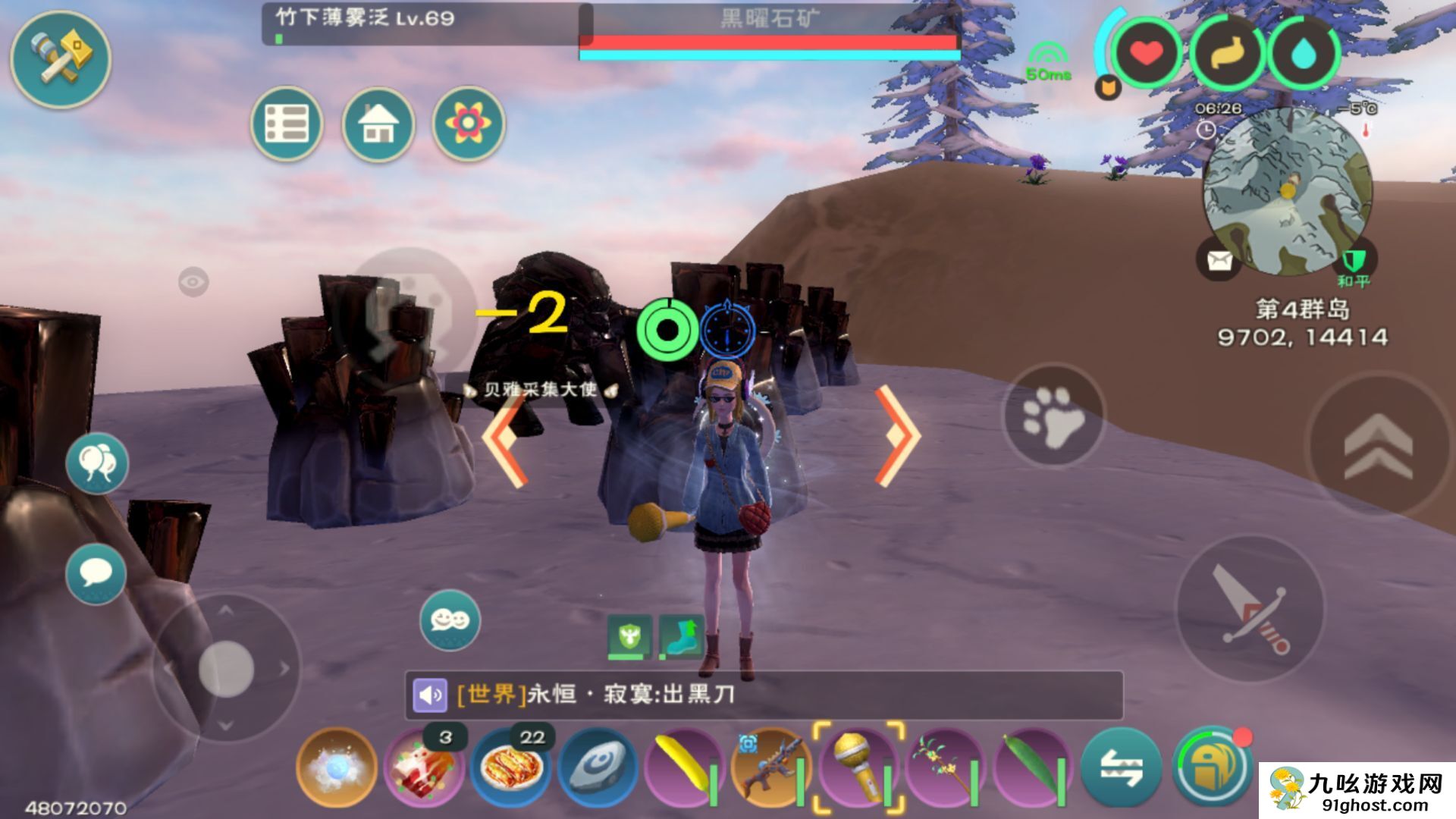Toggle the eye visibility icon
Image resolution: width=1456 pixels, height=819 pixels.
click(193, 282)
